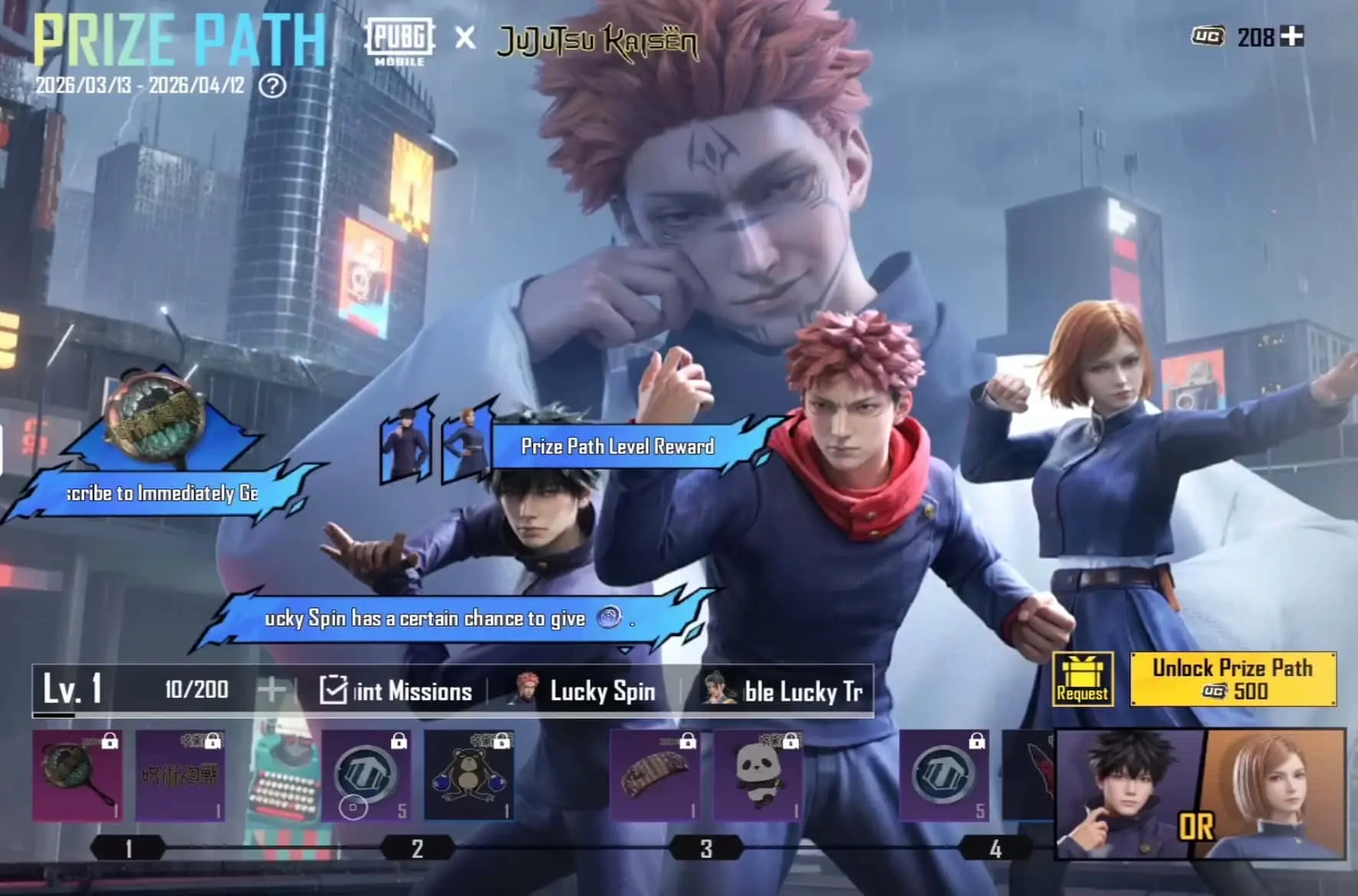Viewport: 1358px width, 896px height.
Task: Select the boxing bear reward tile
Action: [469, 775]
